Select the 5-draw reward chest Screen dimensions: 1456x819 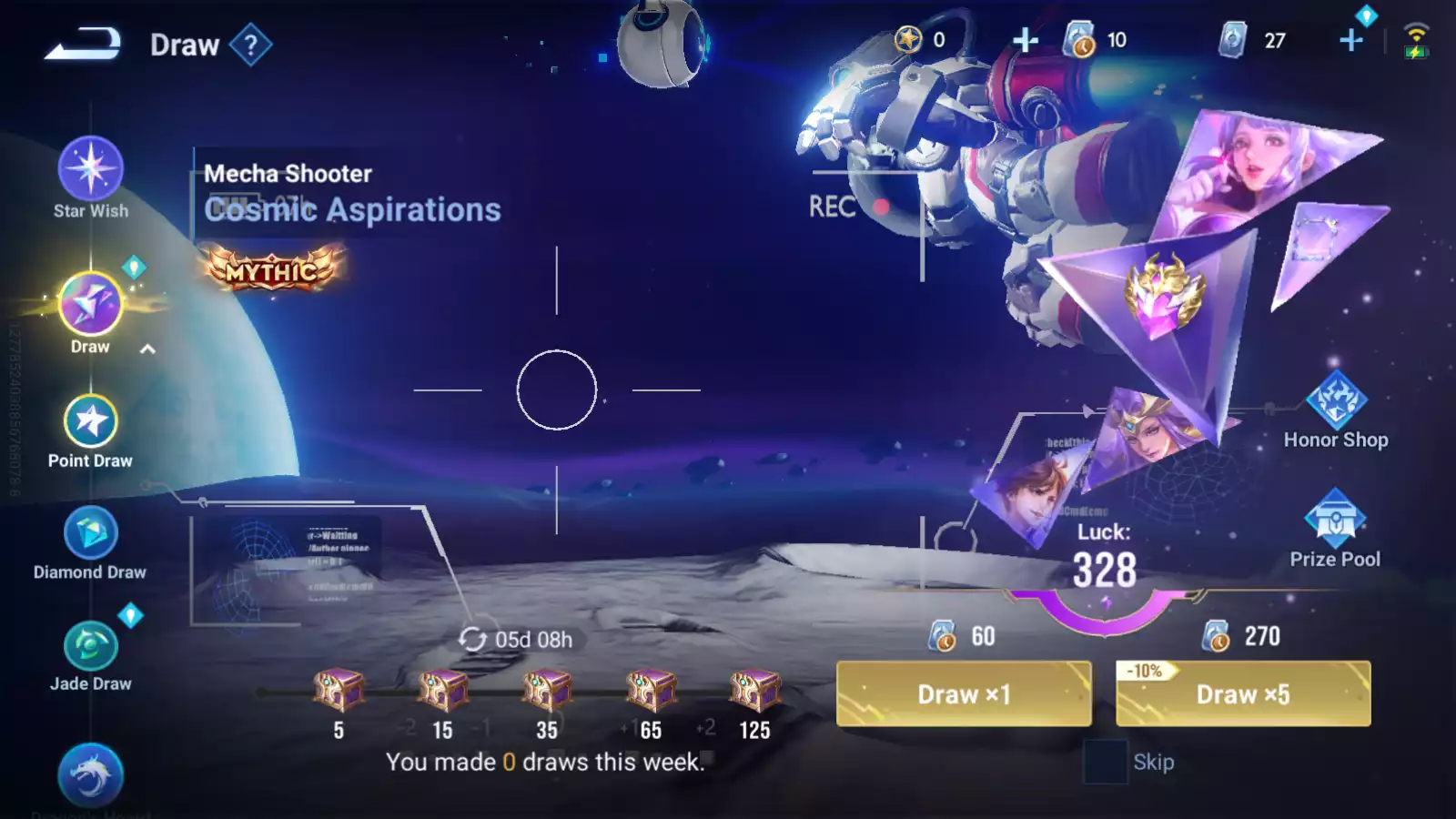[339, 691]
